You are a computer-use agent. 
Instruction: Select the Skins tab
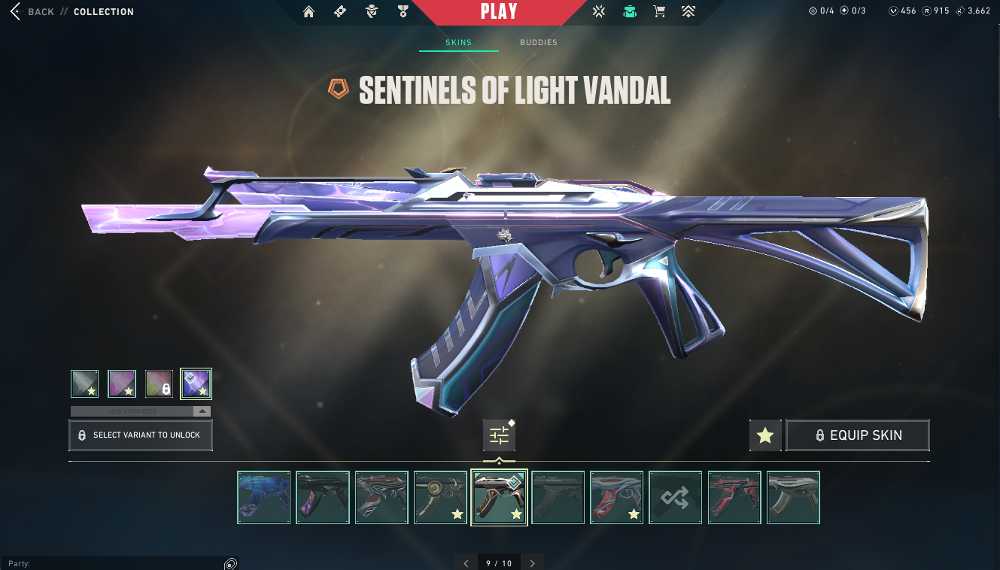pos(459,42)
